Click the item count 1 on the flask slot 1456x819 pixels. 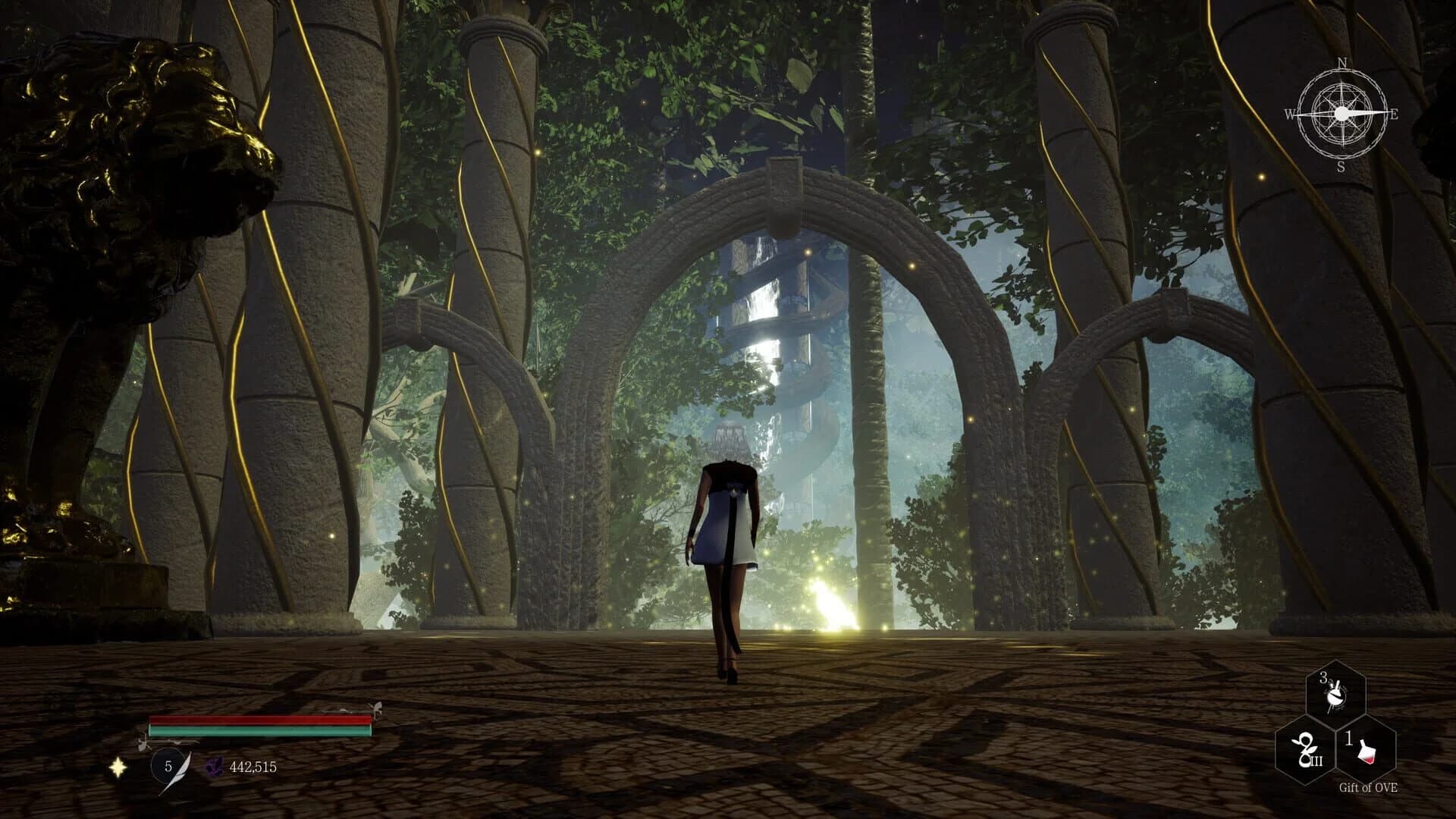click(1350, 739)
